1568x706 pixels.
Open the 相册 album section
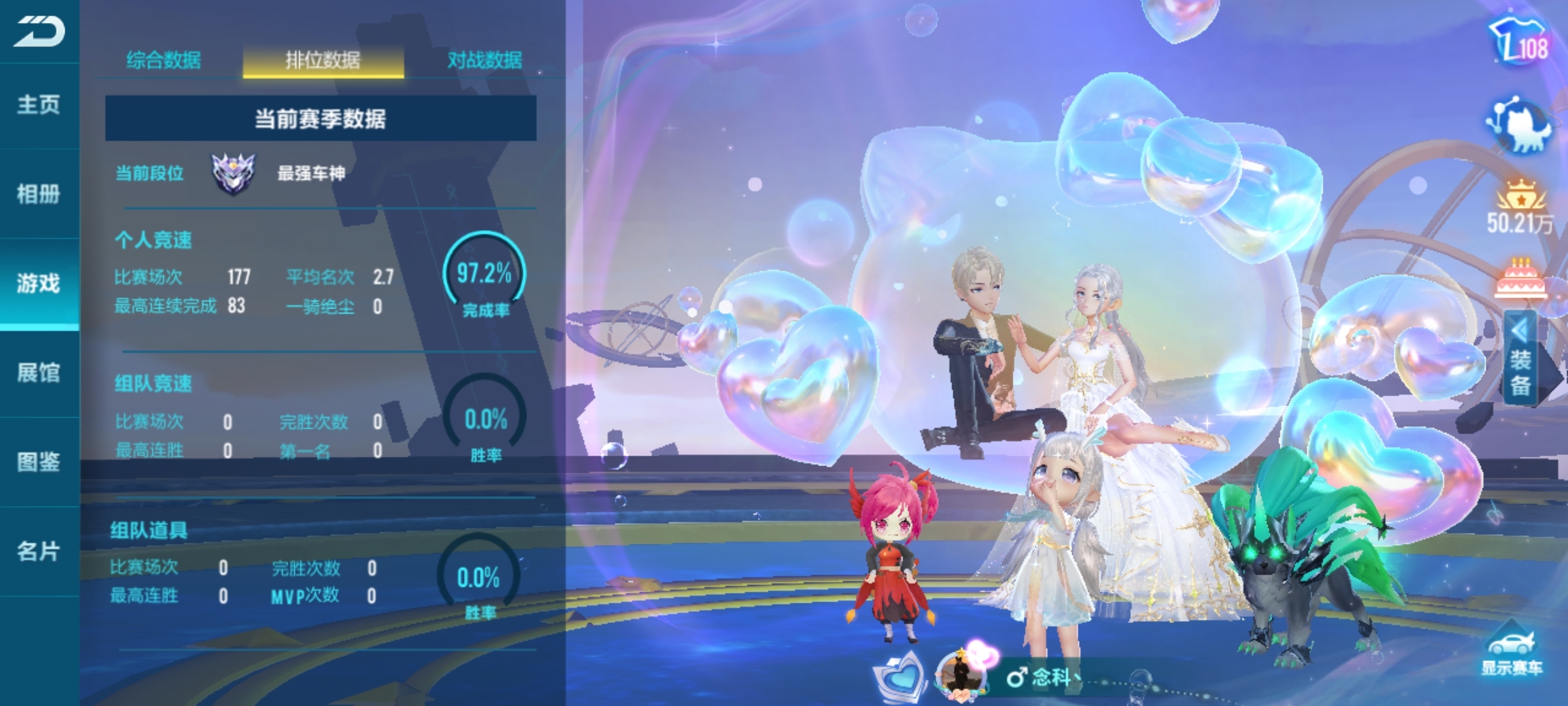tap(39, 194)
